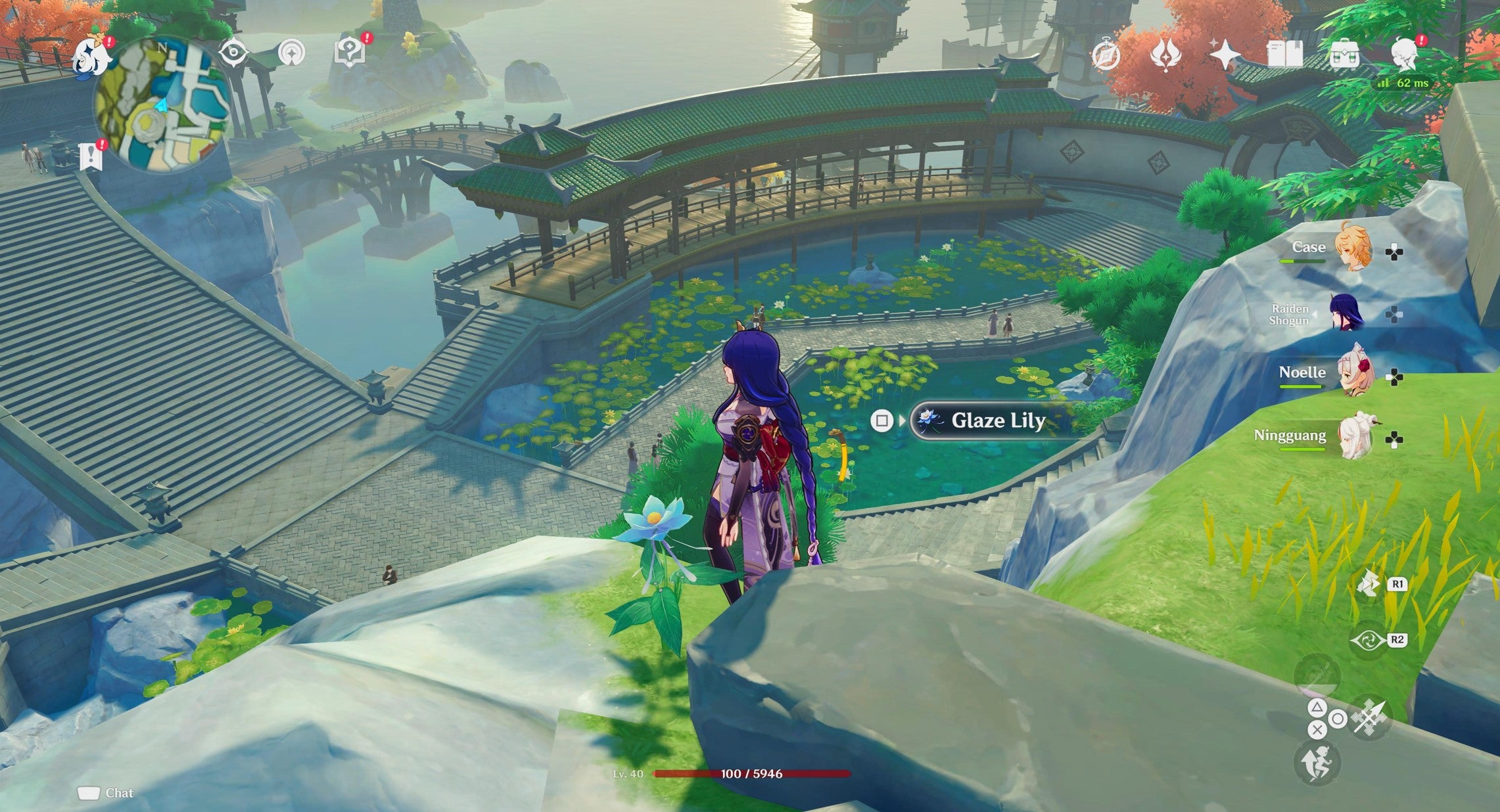Activate the sprint running-figure icon
The image size is (1500, 812).
1316,763
